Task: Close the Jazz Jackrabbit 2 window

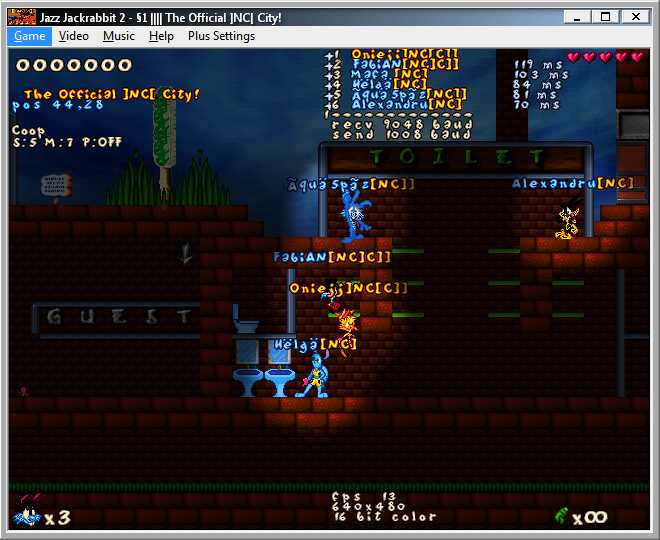Action: [x=636, y=16]
